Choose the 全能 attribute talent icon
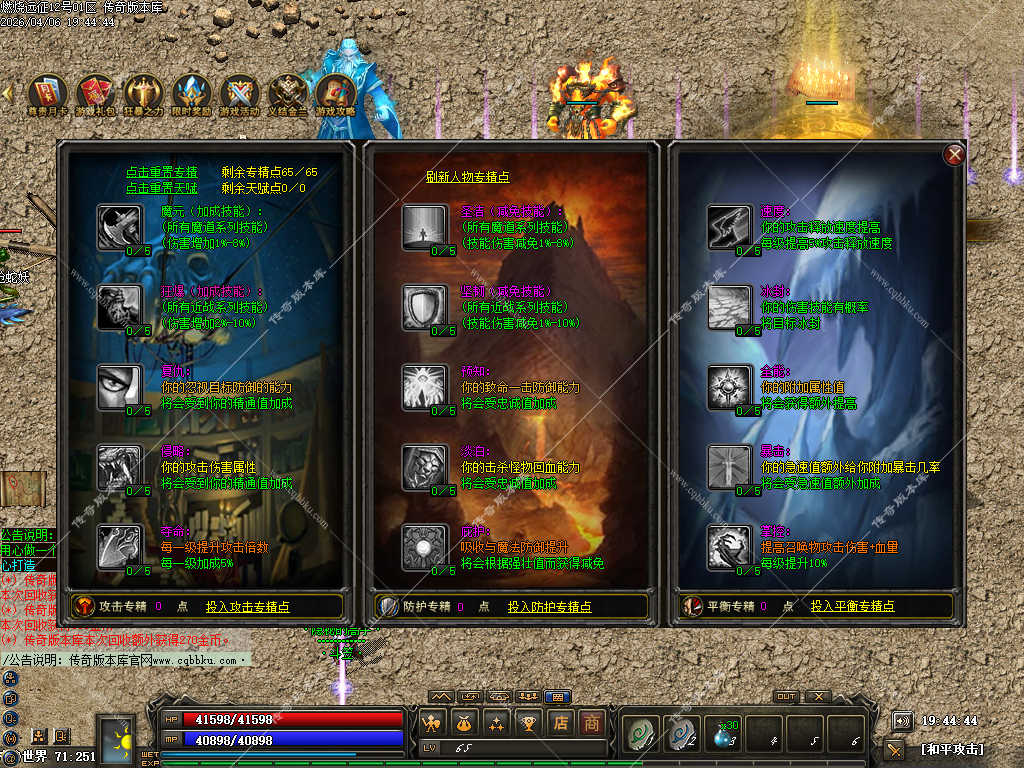The height and width of the screenshot is (768, 1024). 730,386
